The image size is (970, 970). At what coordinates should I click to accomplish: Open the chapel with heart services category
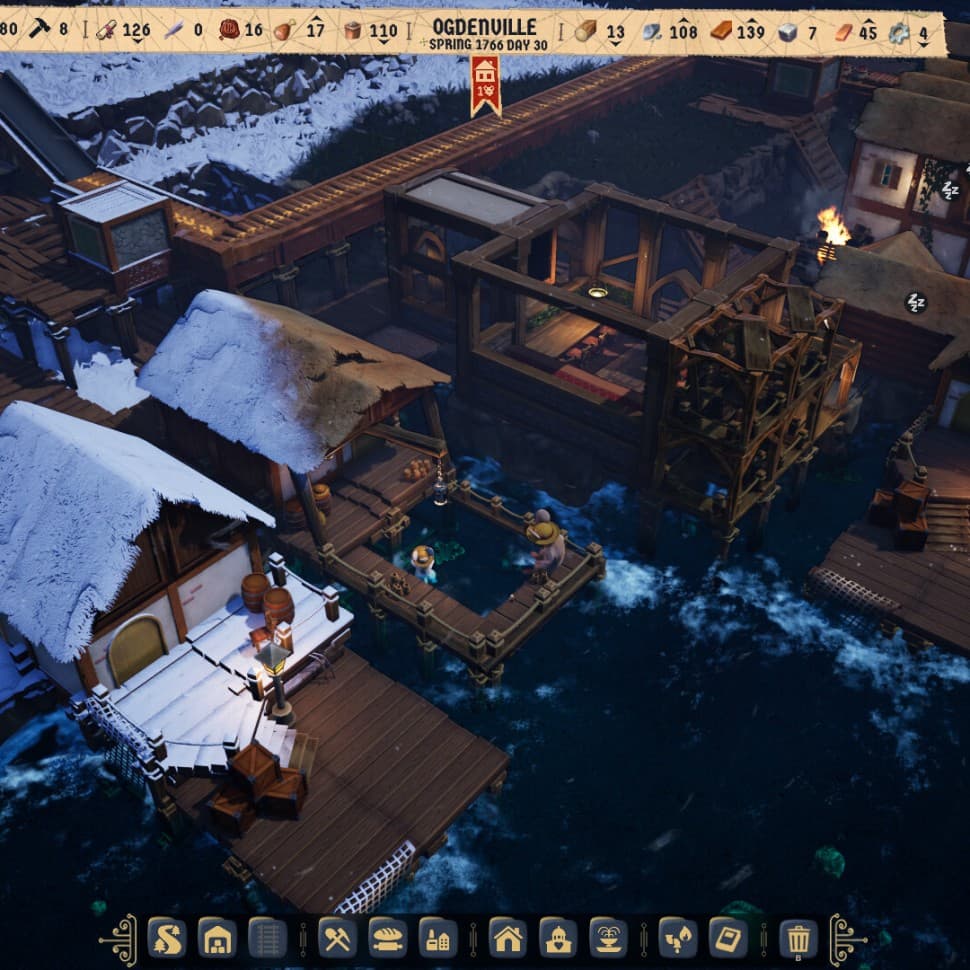[x=557, y=938]
